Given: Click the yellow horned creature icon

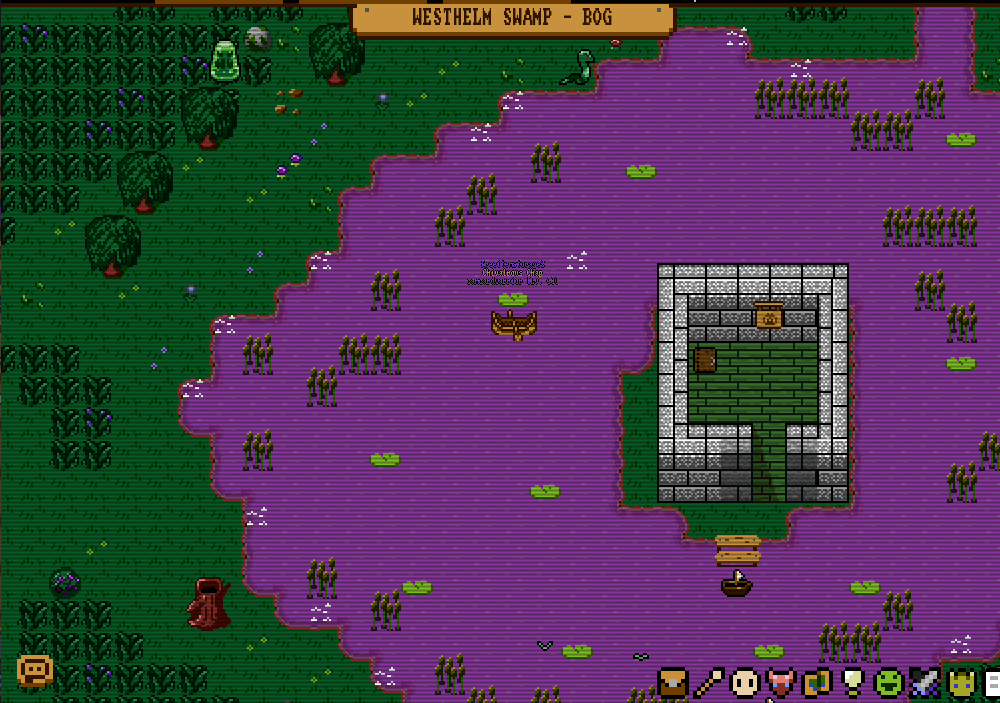Looking at the screenshot, I should coord(961,683).
